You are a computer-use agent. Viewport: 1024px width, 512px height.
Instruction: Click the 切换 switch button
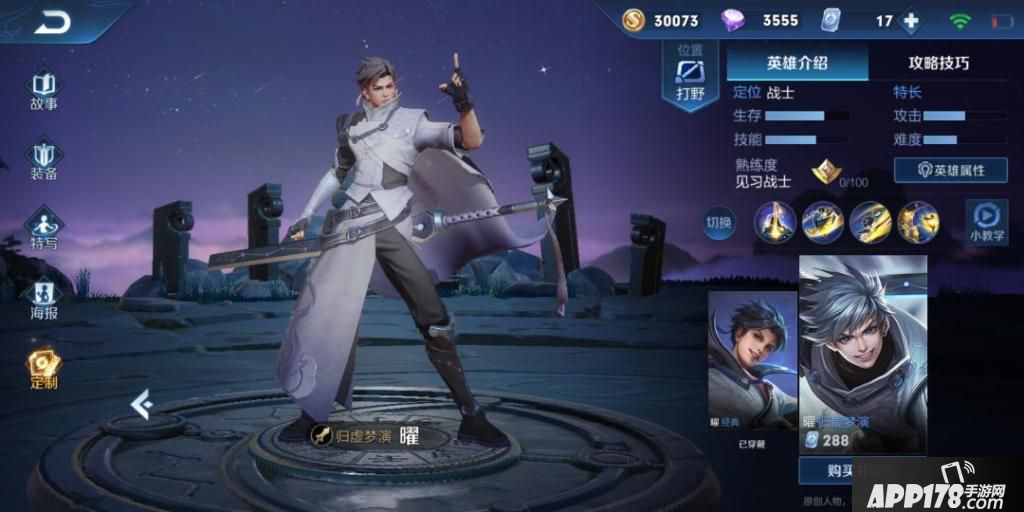[x=718, y=221]
